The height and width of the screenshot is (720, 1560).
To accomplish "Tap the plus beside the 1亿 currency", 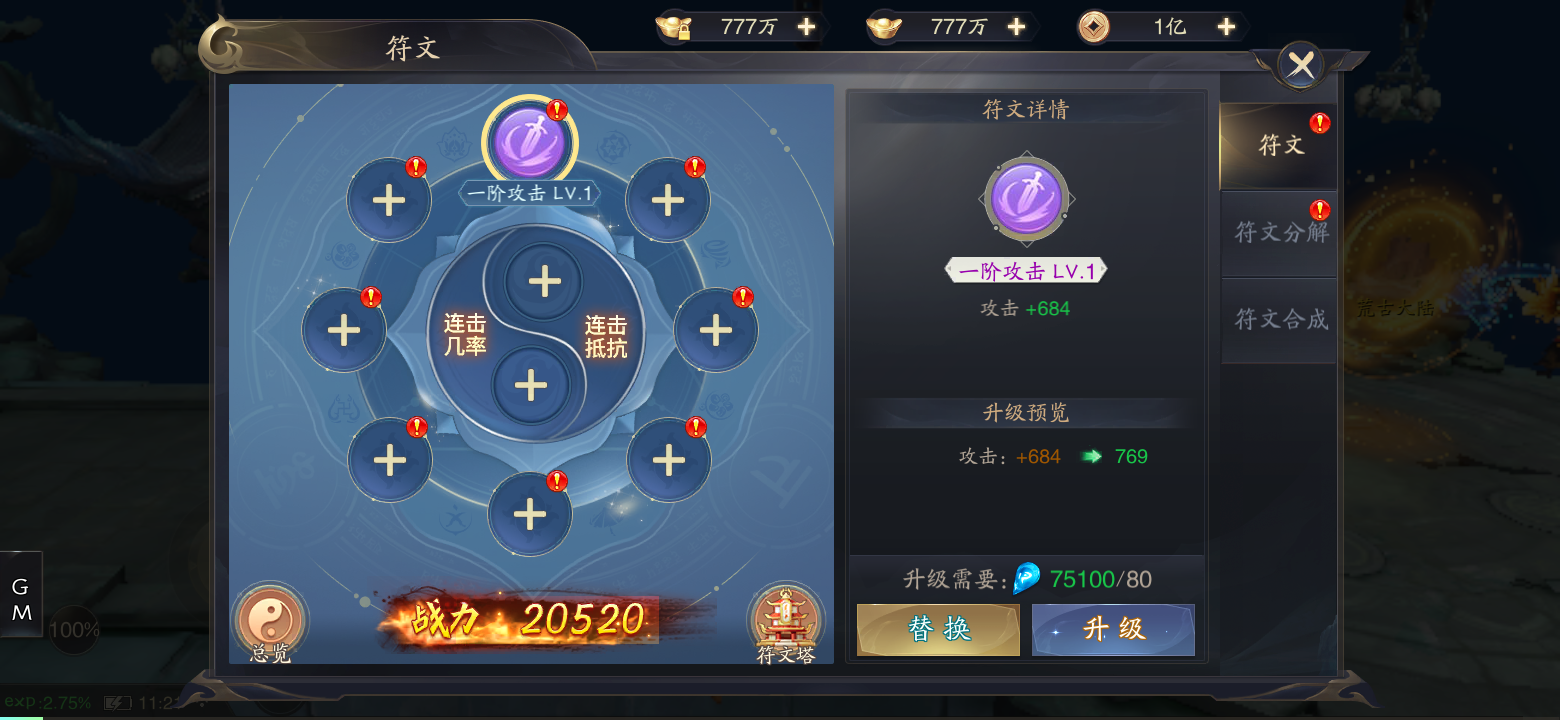I will 1226,26.
